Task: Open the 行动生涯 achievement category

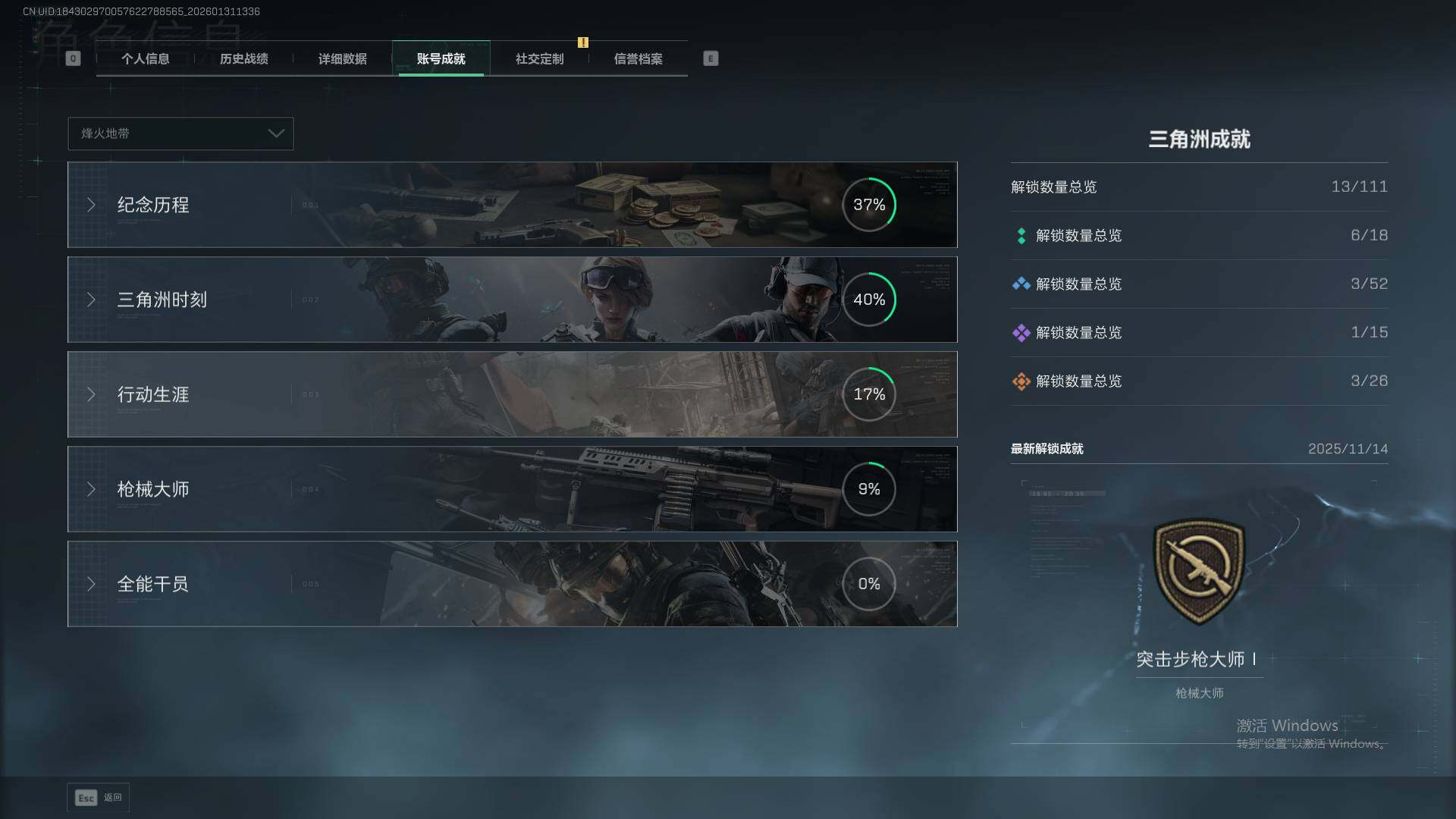Action: (512, 394)
